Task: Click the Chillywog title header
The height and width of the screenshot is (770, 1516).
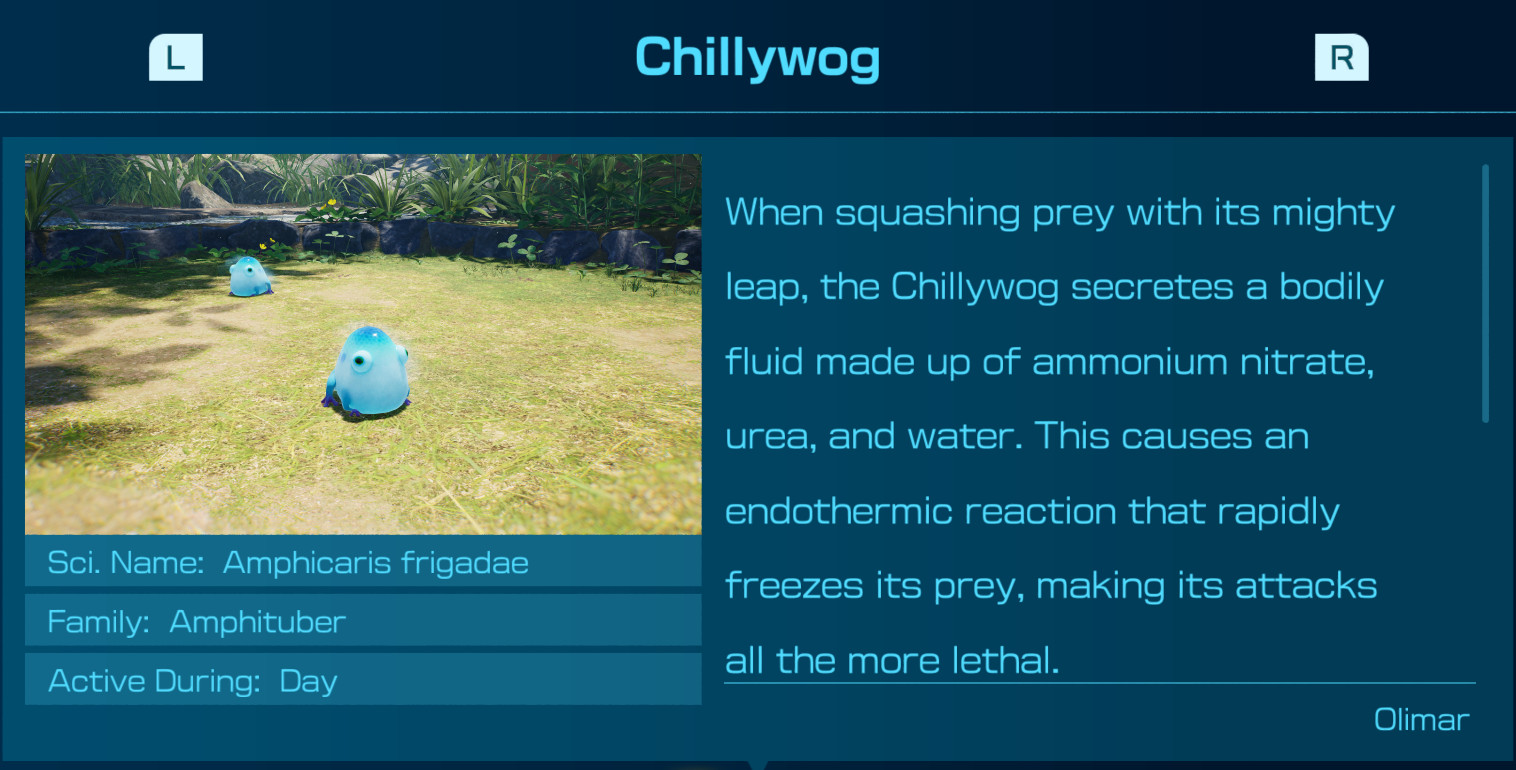Action: click(757, 57)
